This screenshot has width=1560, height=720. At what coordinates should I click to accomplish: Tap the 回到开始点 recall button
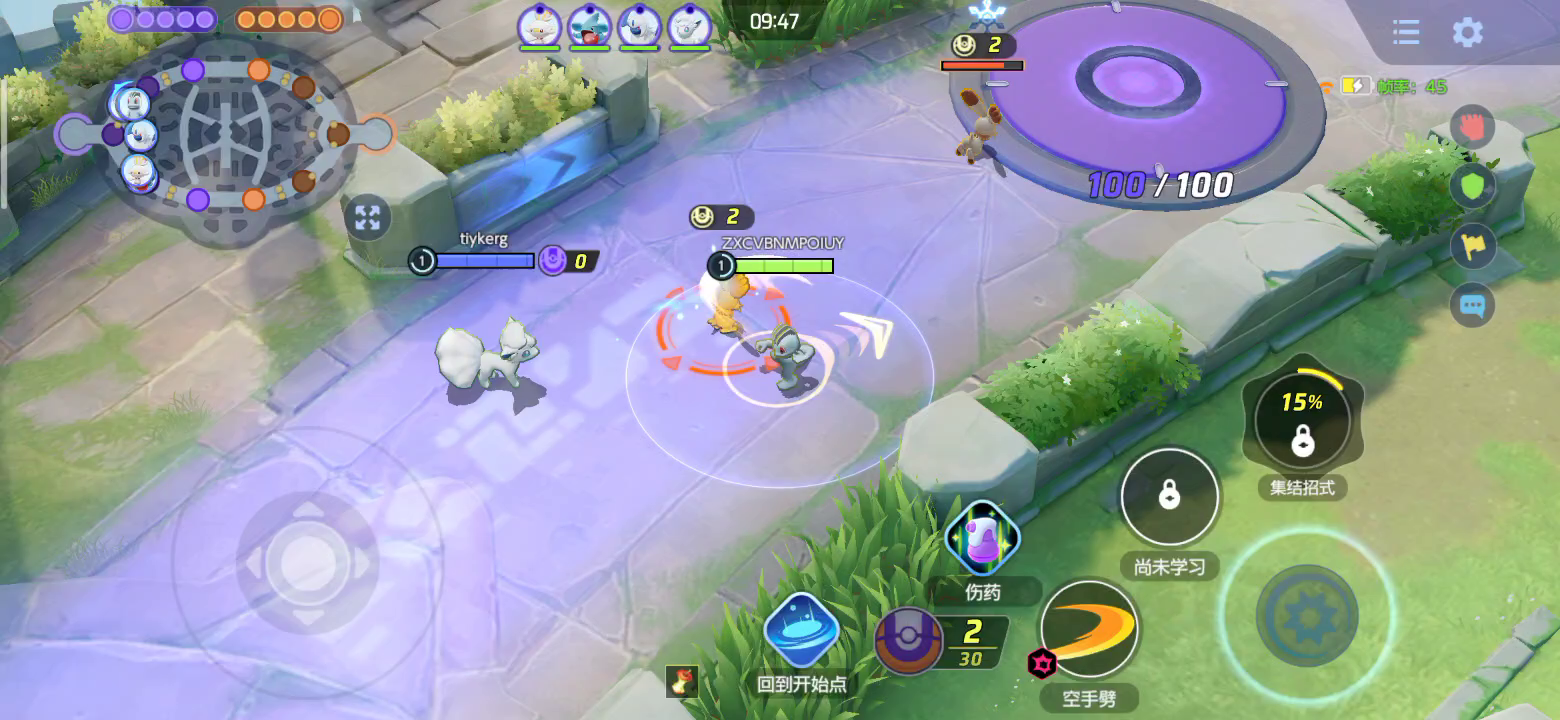coord(801,632)
